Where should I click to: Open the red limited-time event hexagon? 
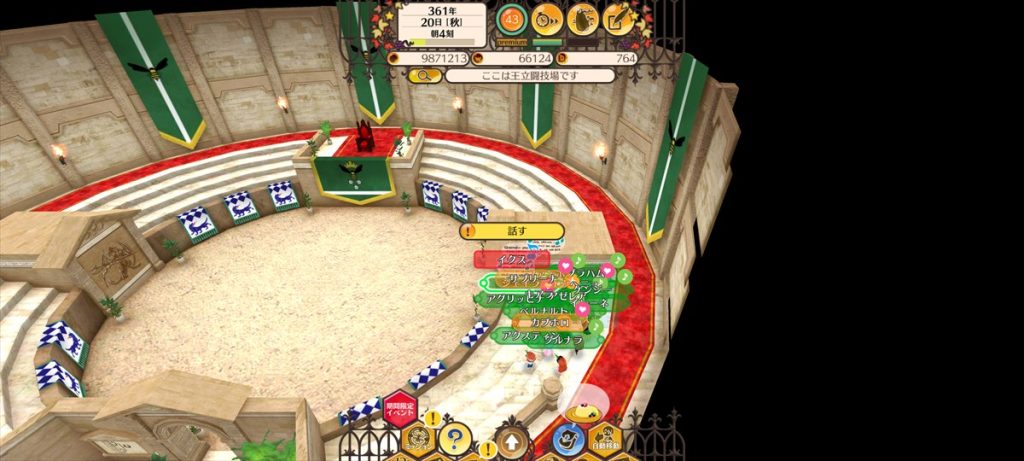400,410
